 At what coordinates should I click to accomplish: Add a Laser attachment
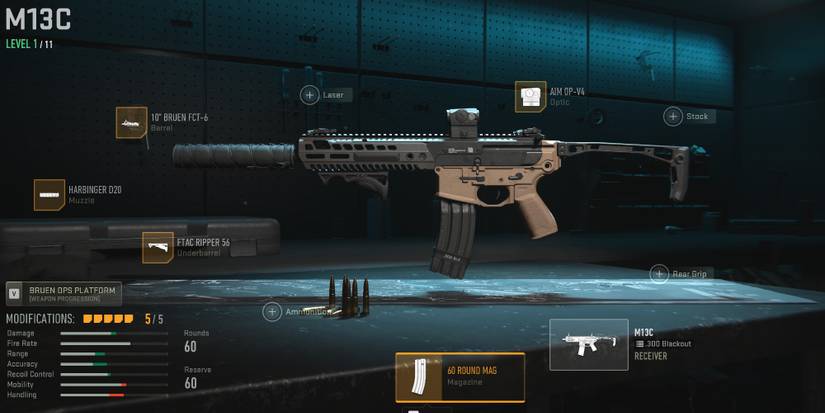310,95
